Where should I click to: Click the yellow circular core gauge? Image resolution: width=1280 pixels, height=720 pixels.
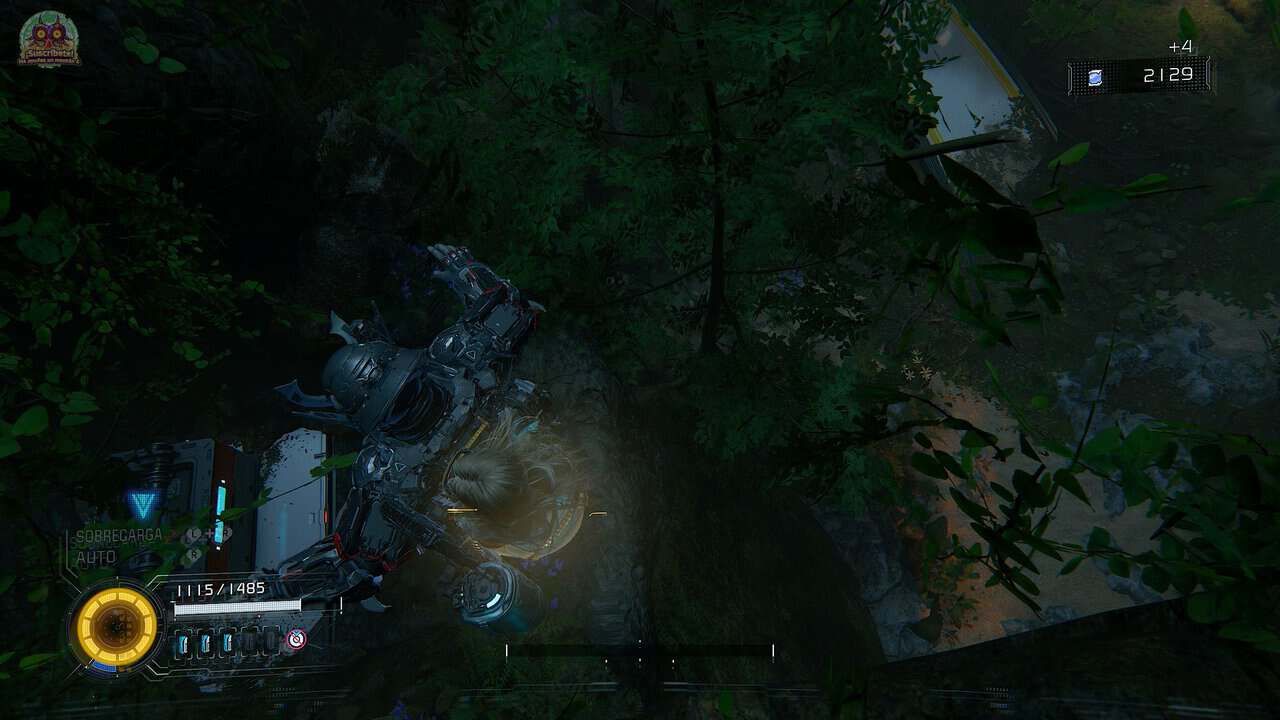[116, 627]
